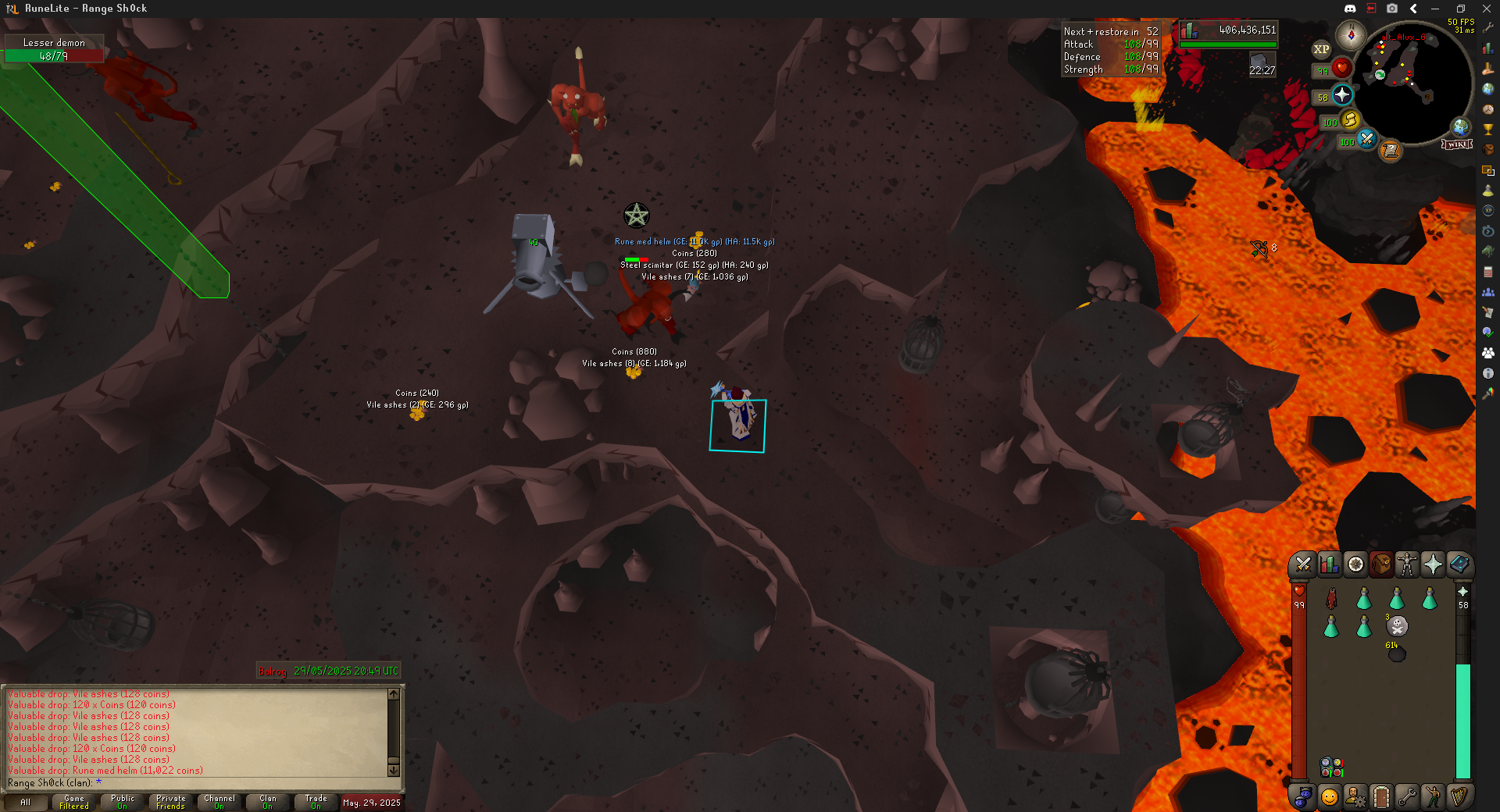The height and width of the screenshot is (812, 1500).
Task: Activate the quick-prayers orb
Action: (1342, 95)
